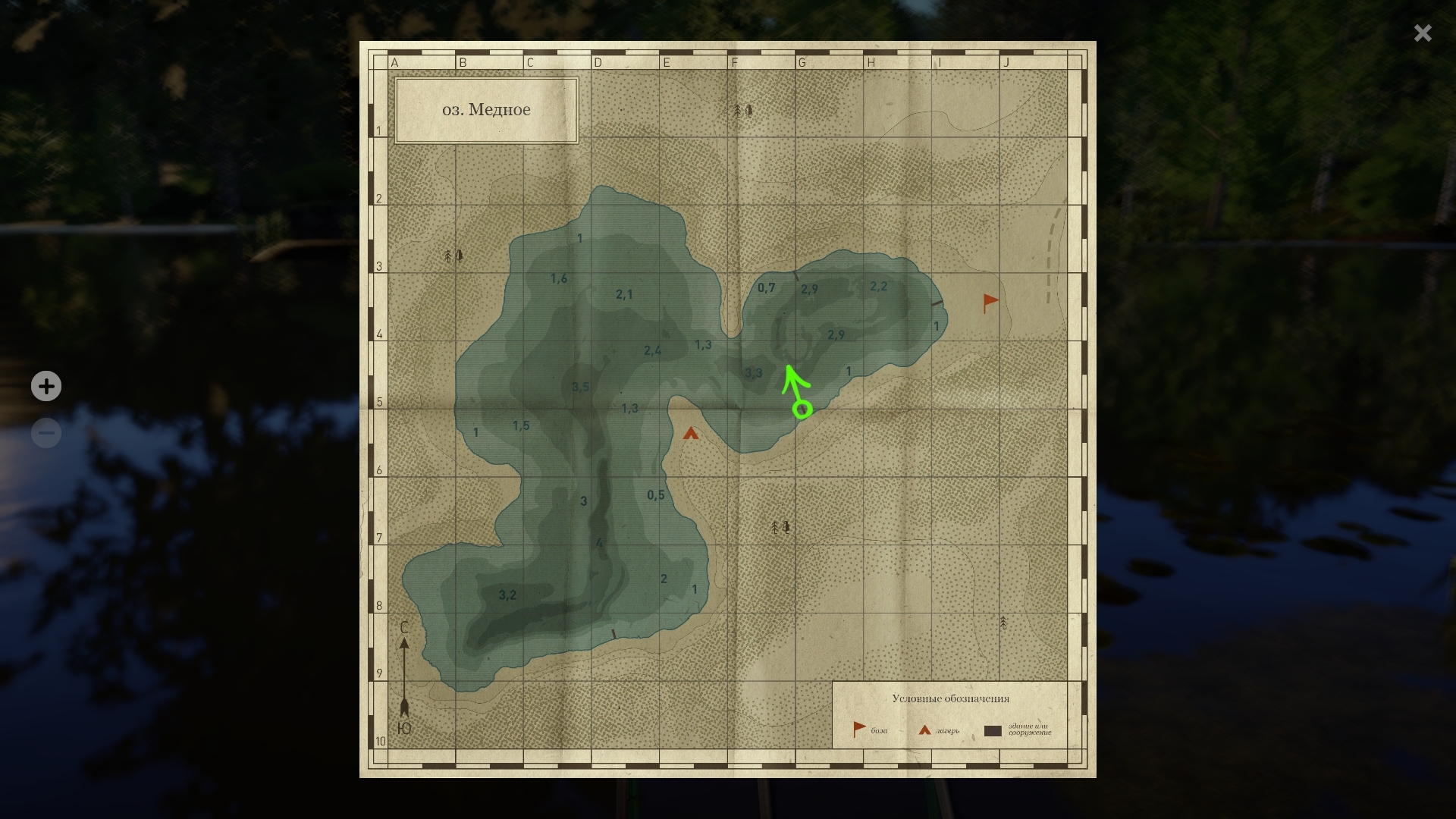Select the red base flag marker on map
This screenshot has height=819, width=1456.
point(990,303)
